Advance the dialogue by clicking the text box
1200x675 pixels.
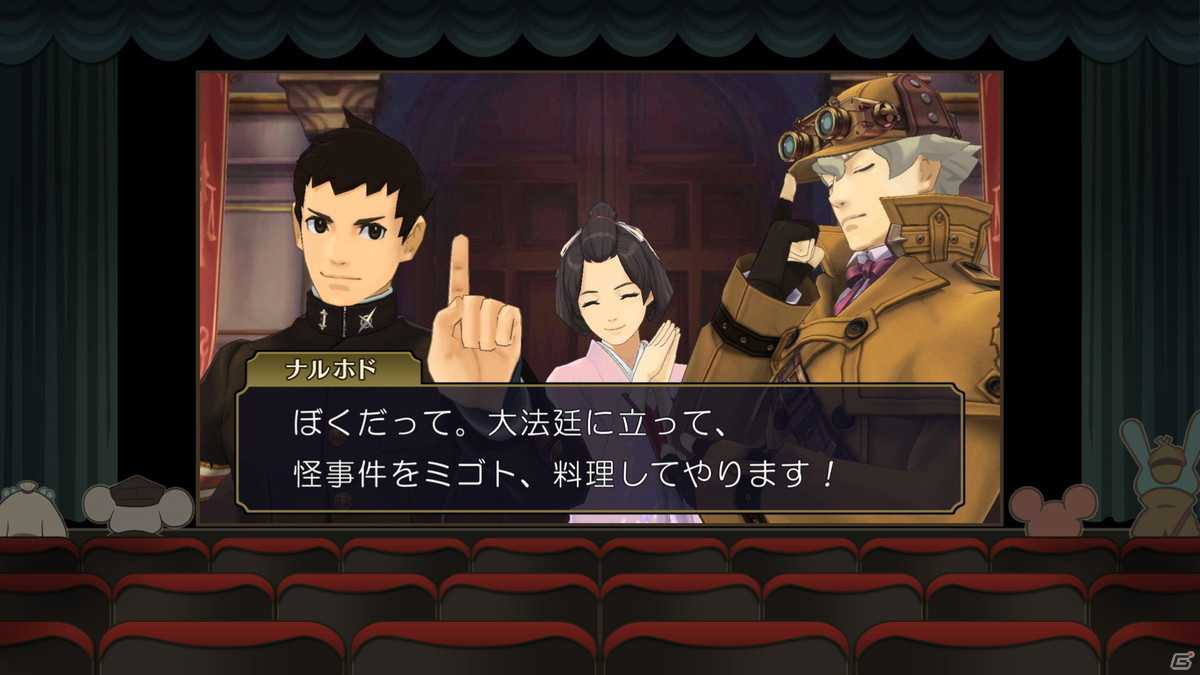coord(600,448)
